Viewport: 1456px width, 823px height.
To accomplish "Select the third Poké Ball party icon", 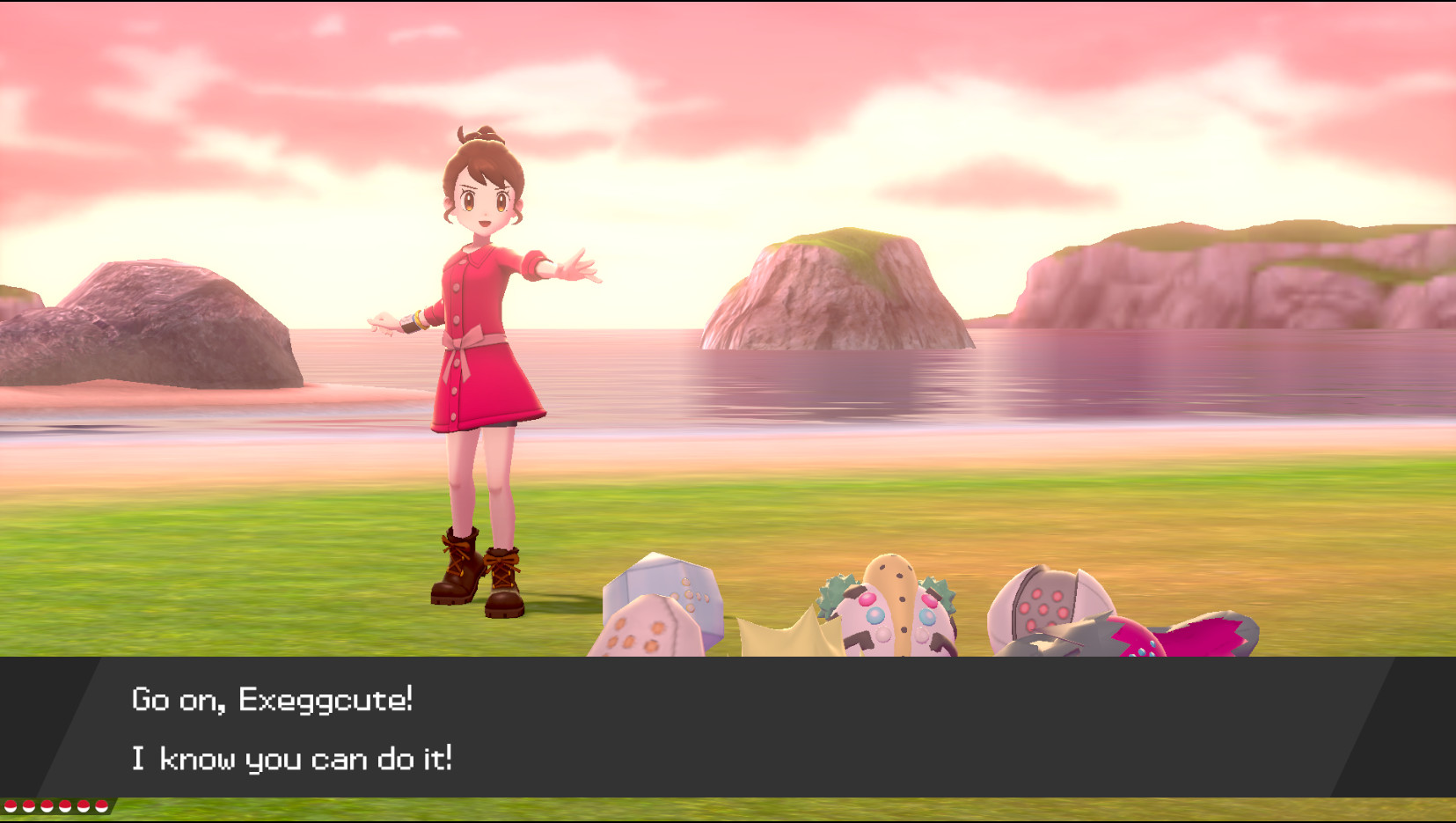I will [47, 805].
